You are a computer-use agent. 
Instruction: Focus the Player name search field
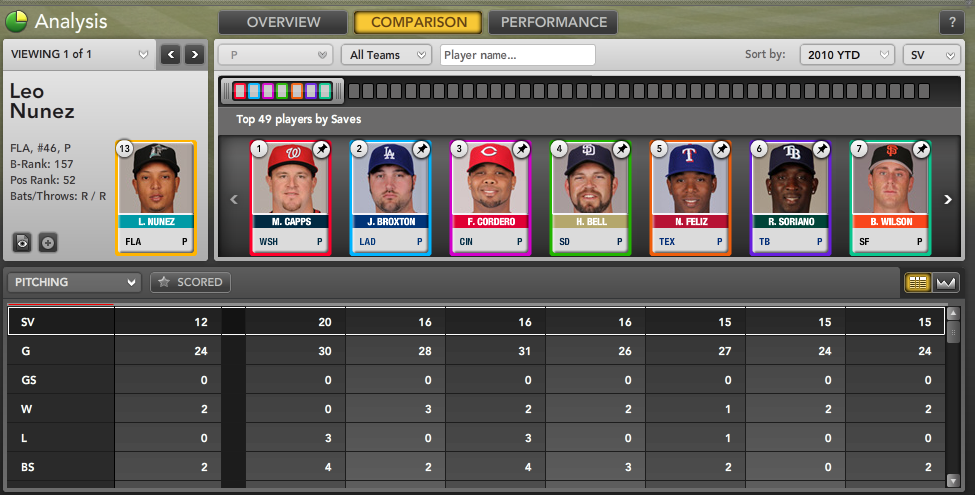point(517,55)
